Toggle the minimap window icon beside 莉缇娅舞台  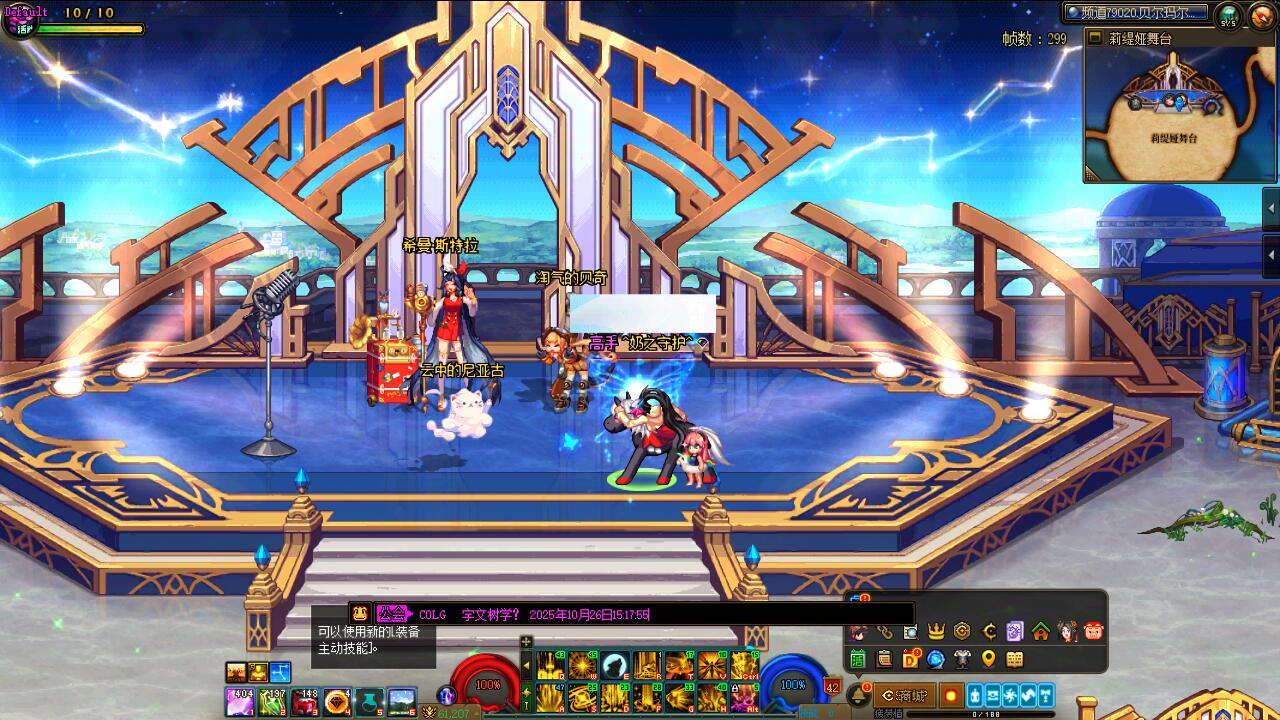tap(1097, 38)
